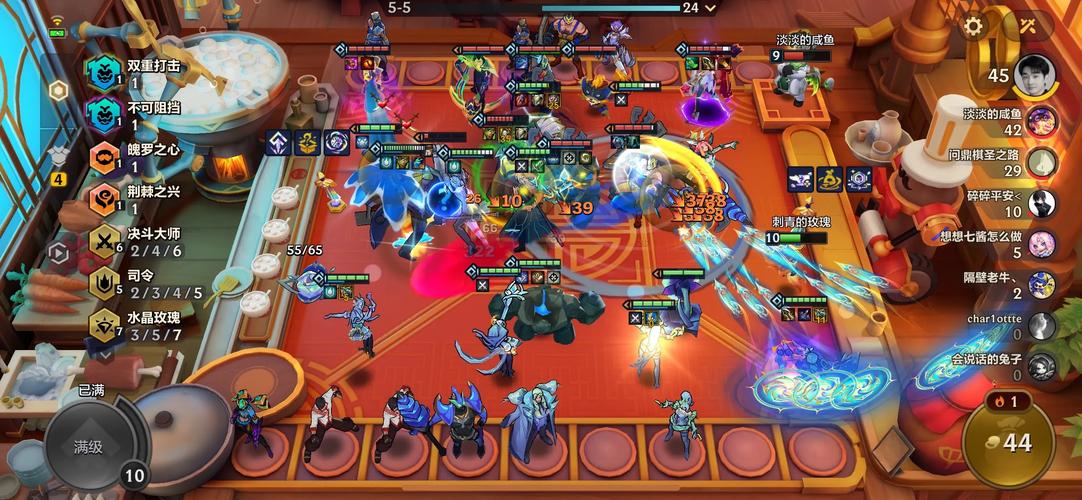
Task: Expand the round timer dropdown arrow
Action: tap(711, 8)
